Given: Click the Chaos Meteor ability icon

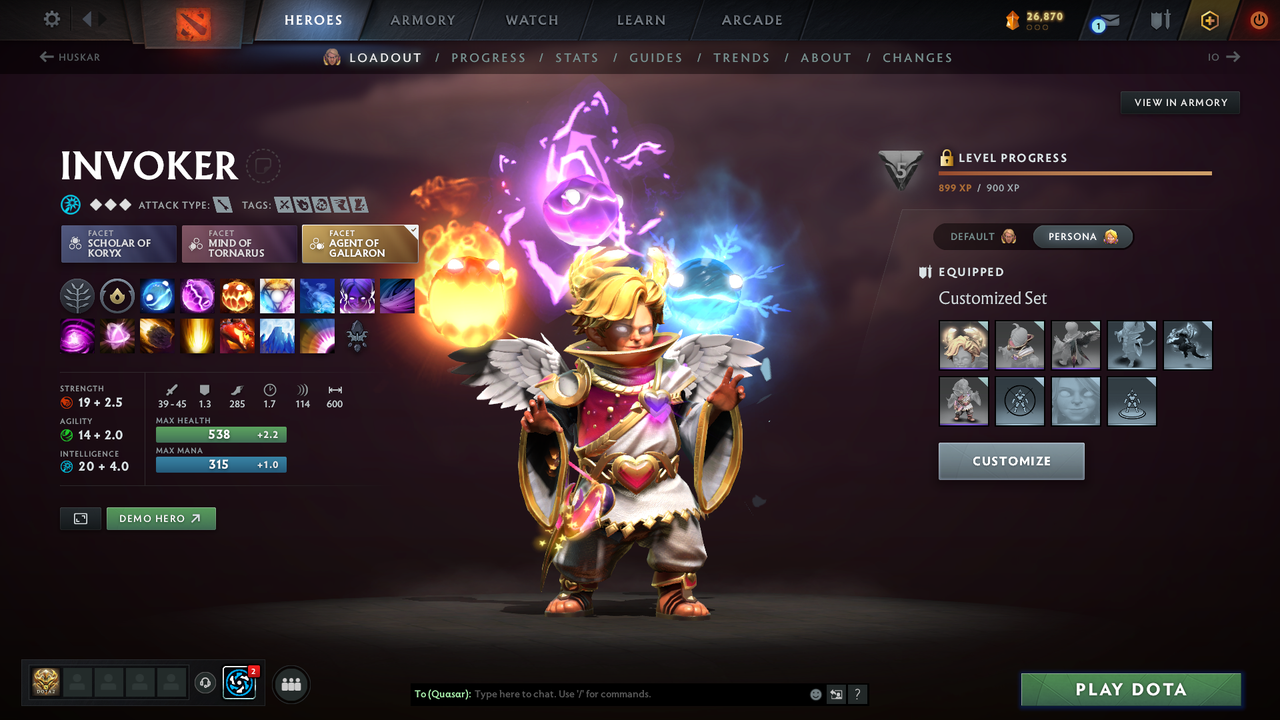Looking at the screenshot, I should 157,336.
